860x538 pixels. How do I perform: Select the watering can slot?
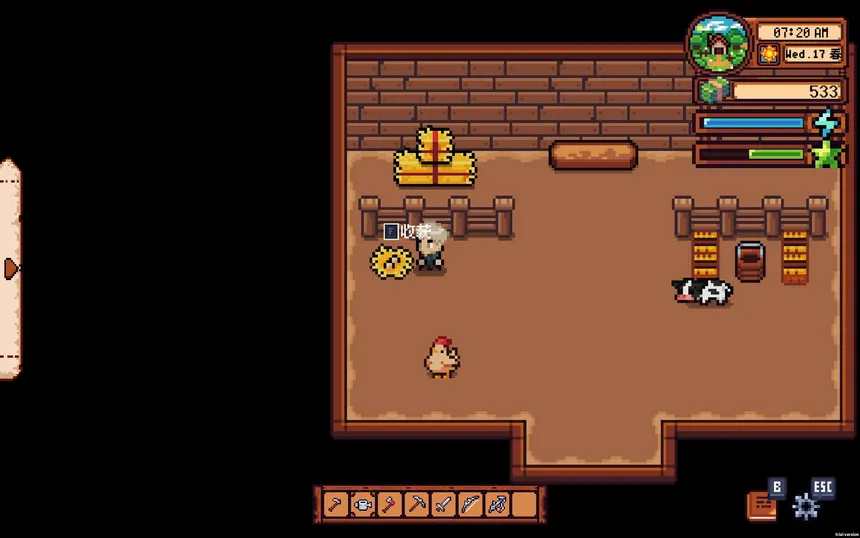[363, 505]
